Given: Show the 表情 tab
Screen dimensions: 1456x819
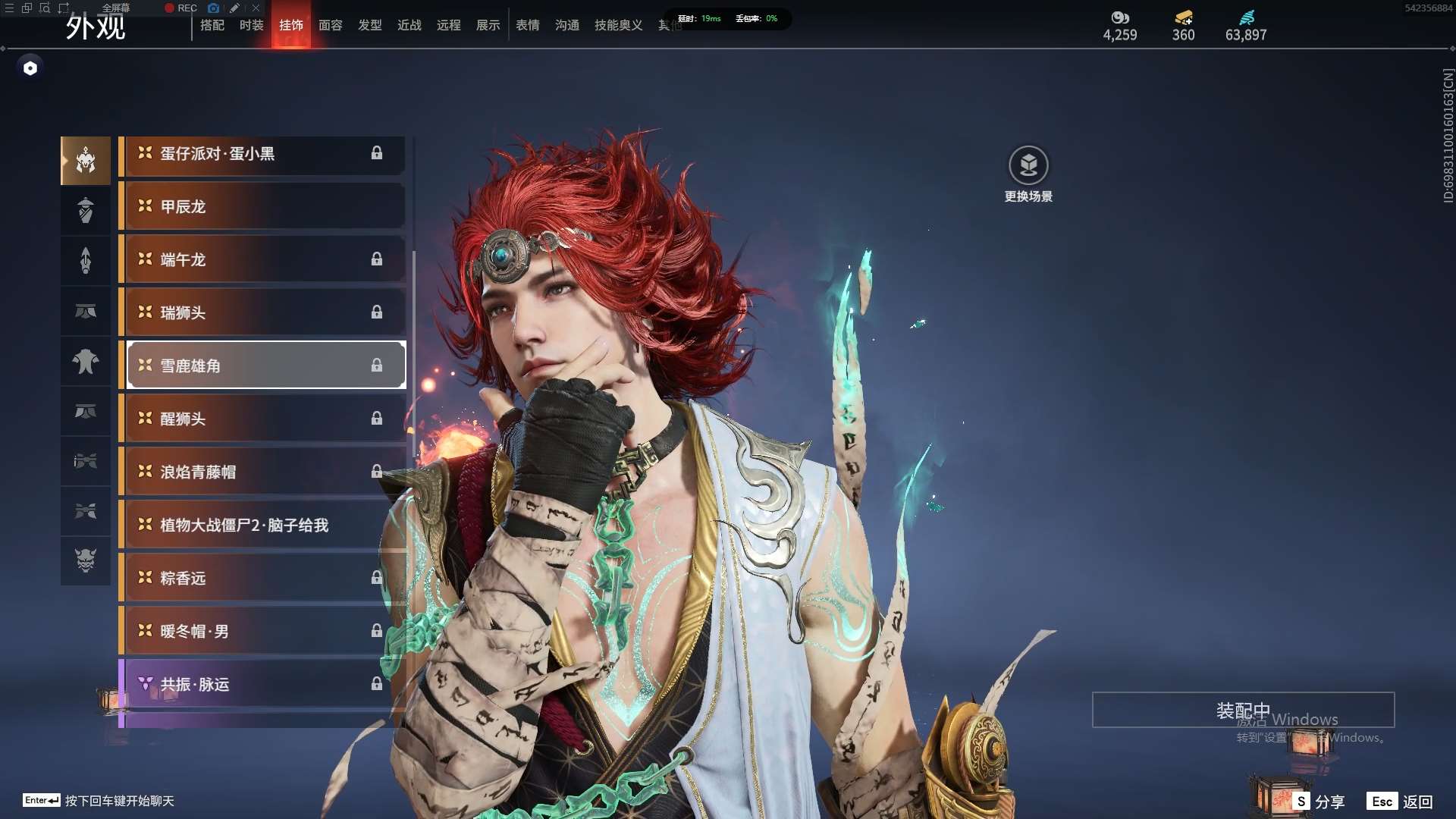Looking at the screenshot, I should (x=528, y=25).
